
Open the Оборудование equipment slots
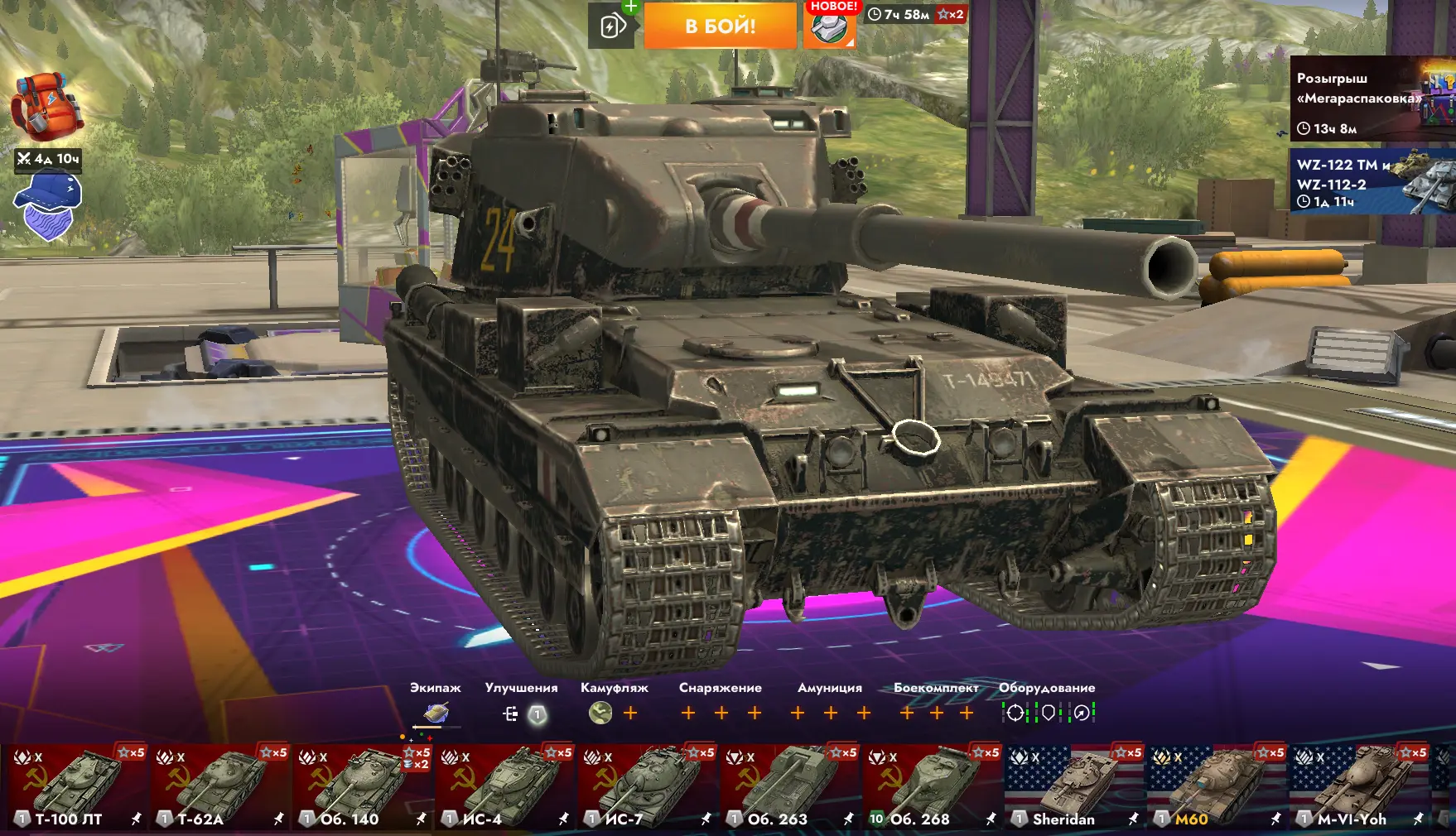(x=1048, y=713)
